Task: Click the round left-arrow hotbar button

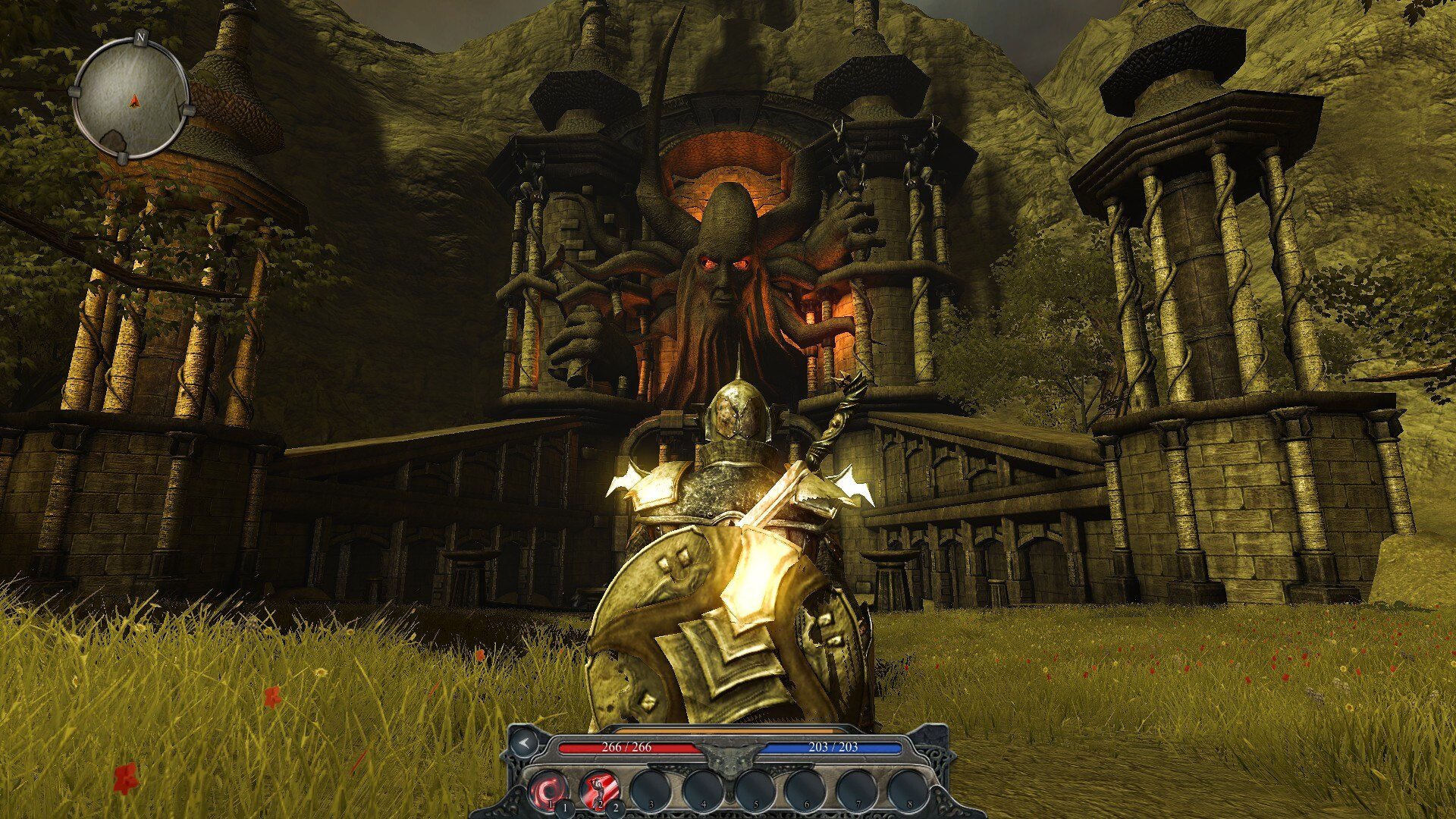Action: pyautogui.click(x=523, y=743)
